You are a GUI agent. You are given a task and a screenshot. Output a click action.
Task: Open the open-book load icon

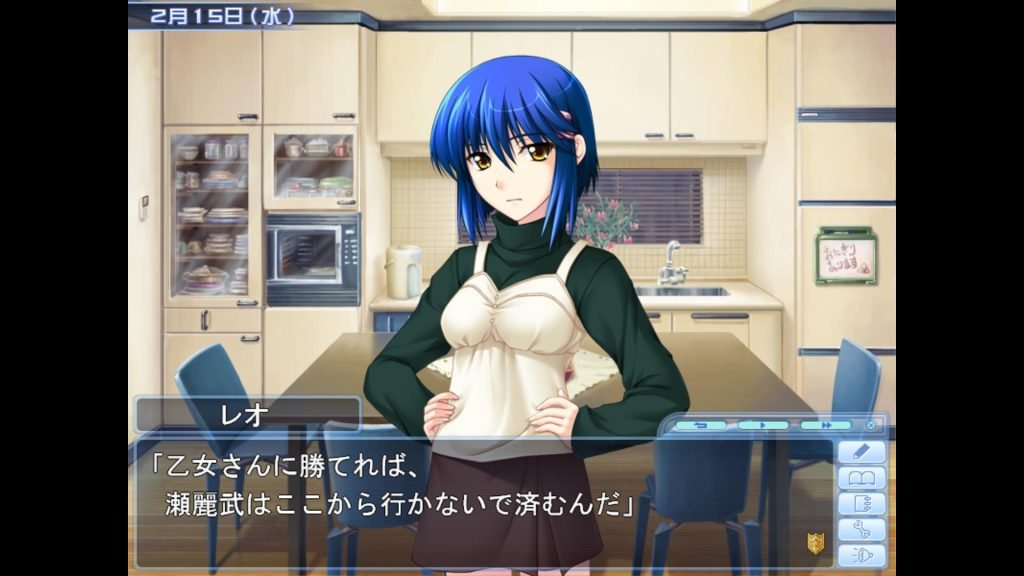862,478
